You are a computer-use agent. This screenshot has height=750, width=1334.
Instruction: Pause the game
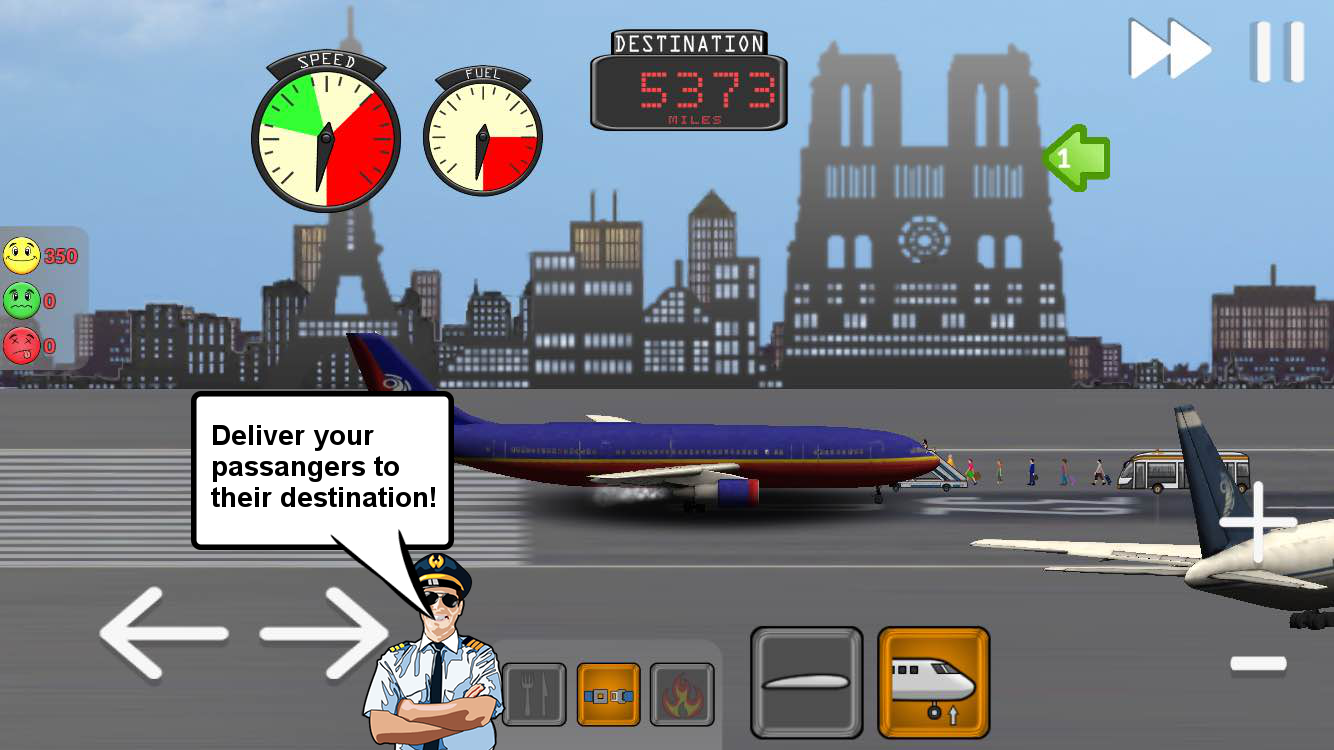pos(1275,48)
